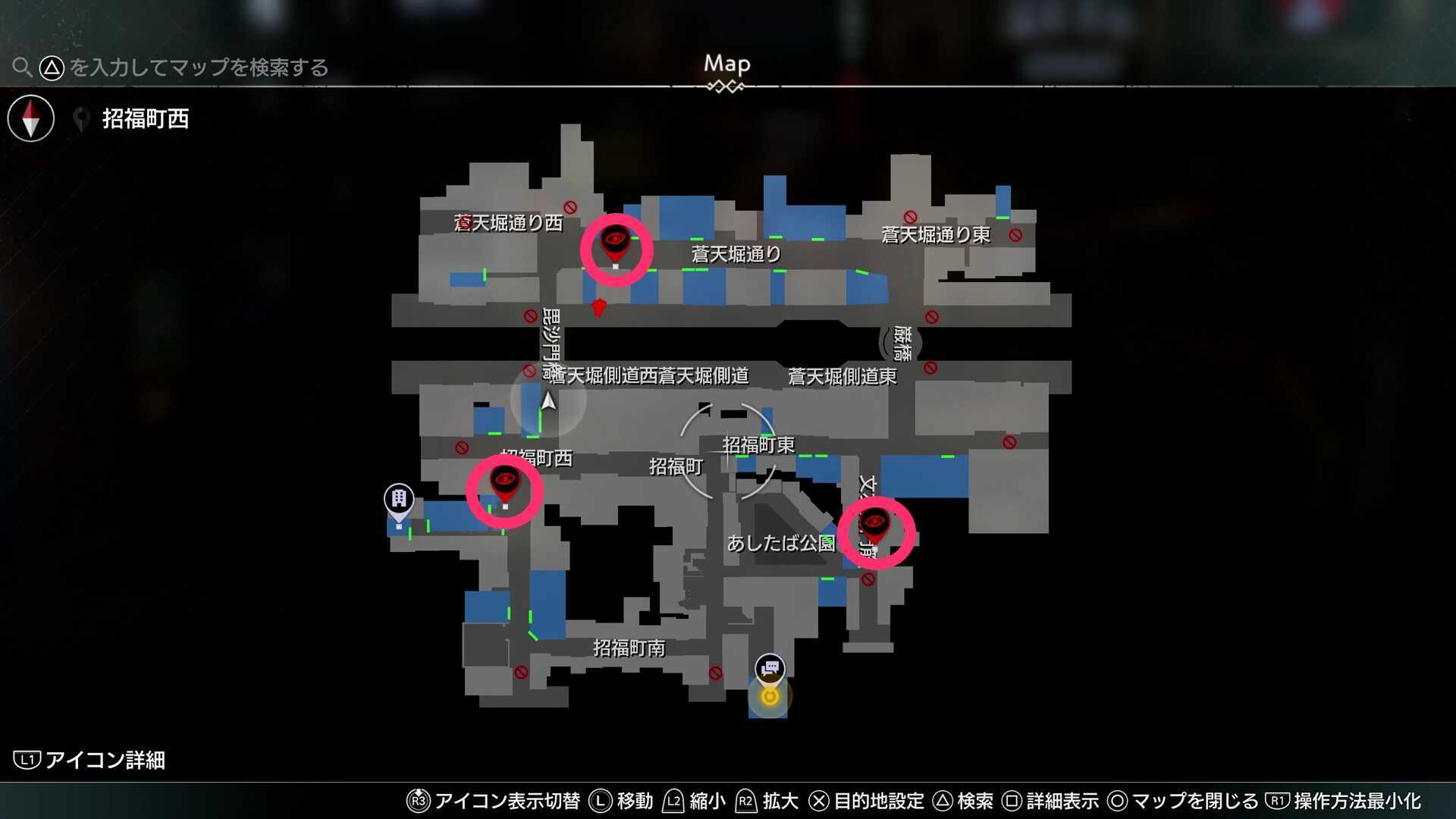
Task: Select the Map tab at top center
Action: pos(726,64)
